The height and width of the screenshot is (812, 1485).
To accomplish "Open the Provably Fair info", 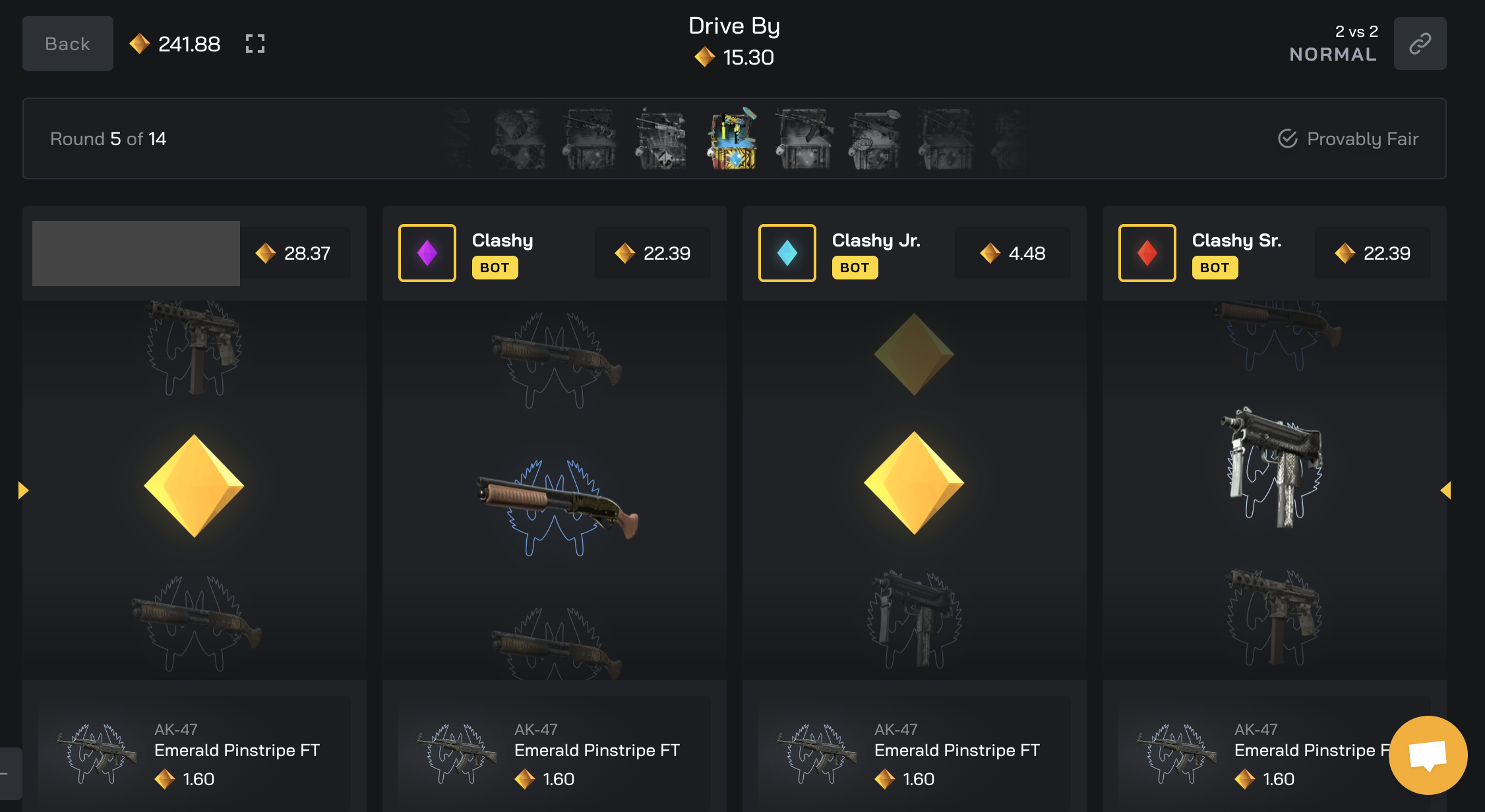I will (x=1348, y=138).
